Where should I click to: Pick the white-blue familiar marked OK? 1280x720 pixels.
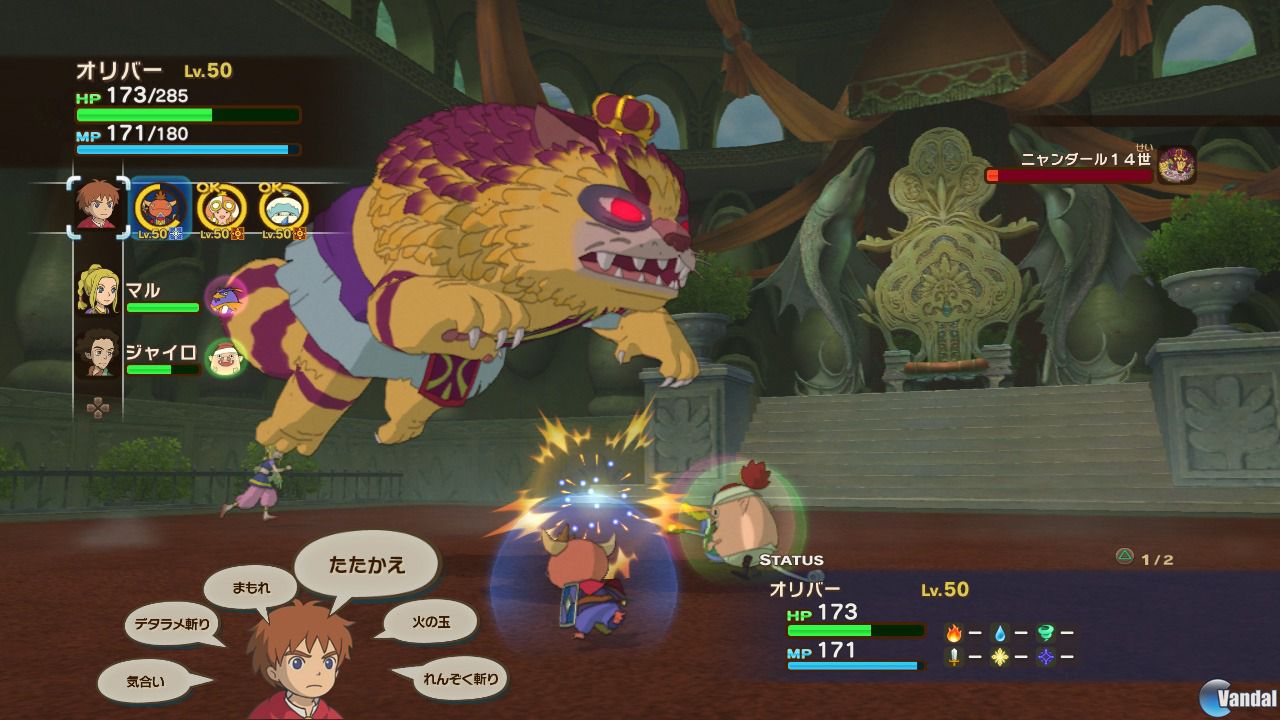283,208
